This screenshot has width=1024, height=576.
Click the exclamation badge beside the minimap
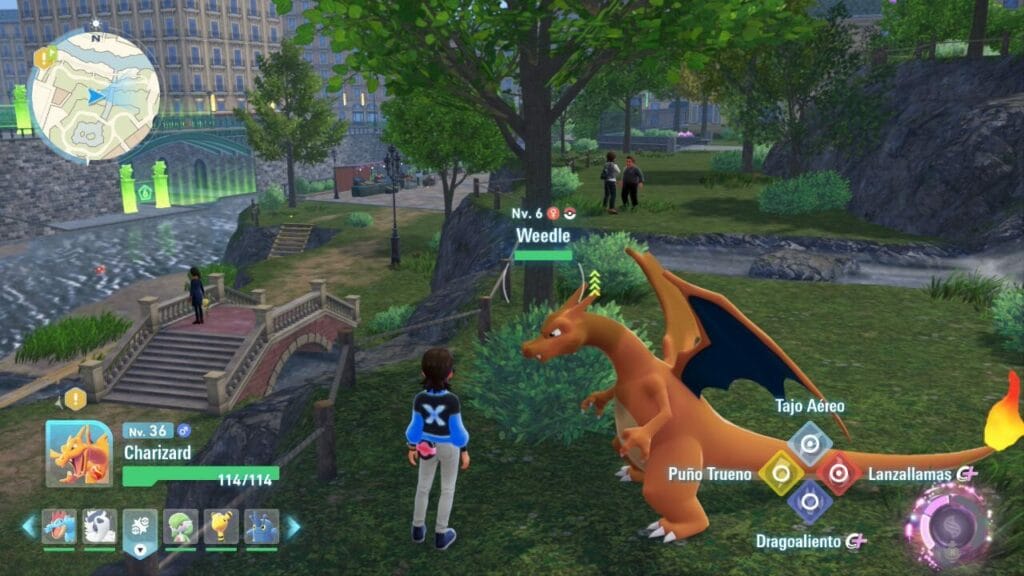tap(44, 57)
